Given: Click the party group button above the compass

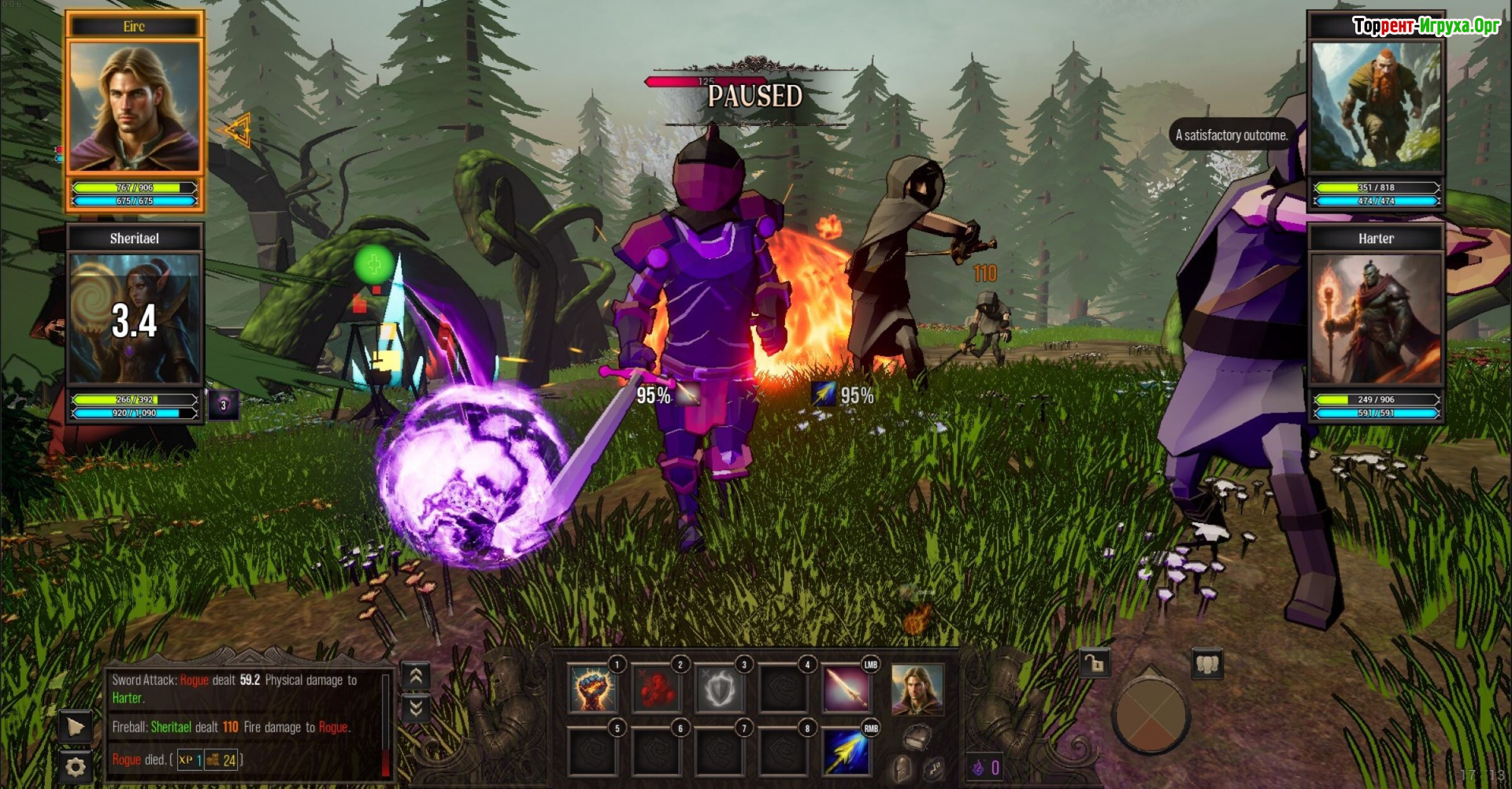Looking at the screenshot, I should pos(1207,664).
